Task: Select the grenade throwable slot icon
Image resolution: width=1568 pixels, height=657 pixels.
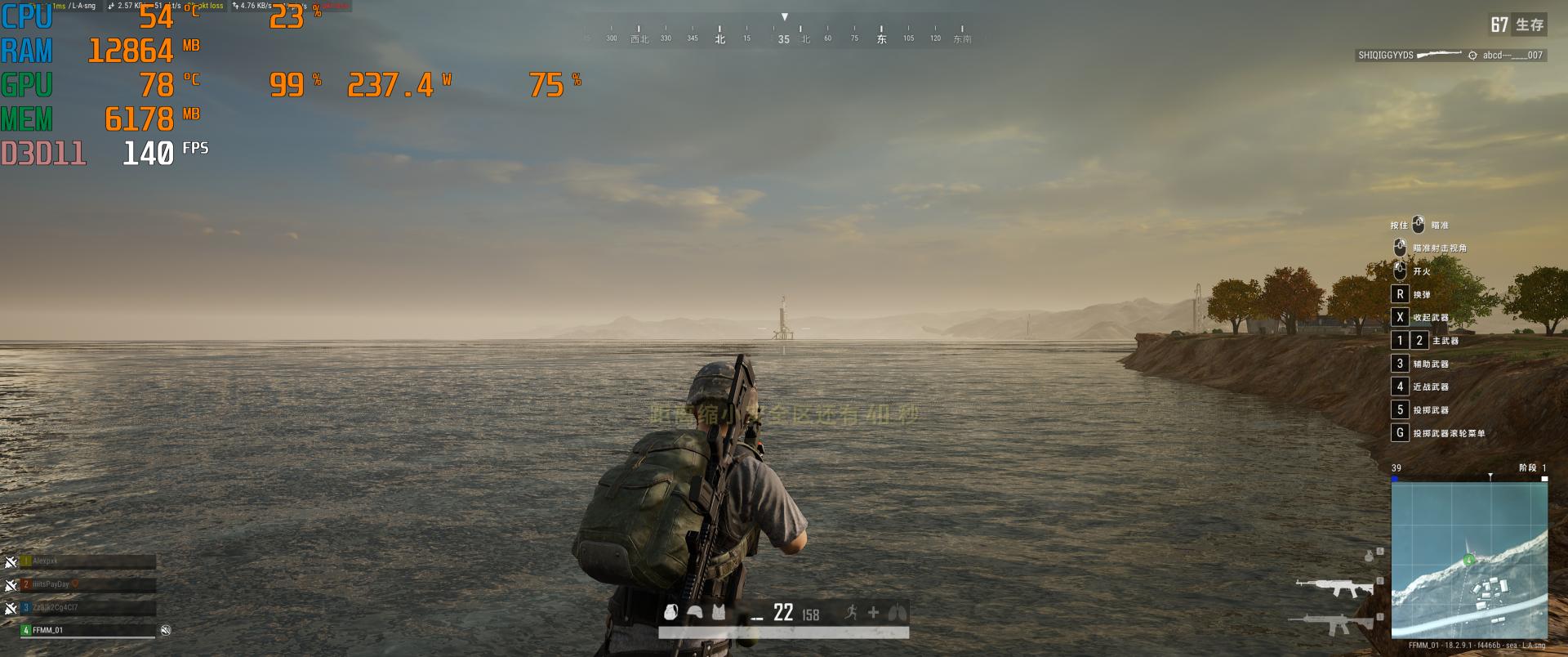Action: click(1370, 556)
